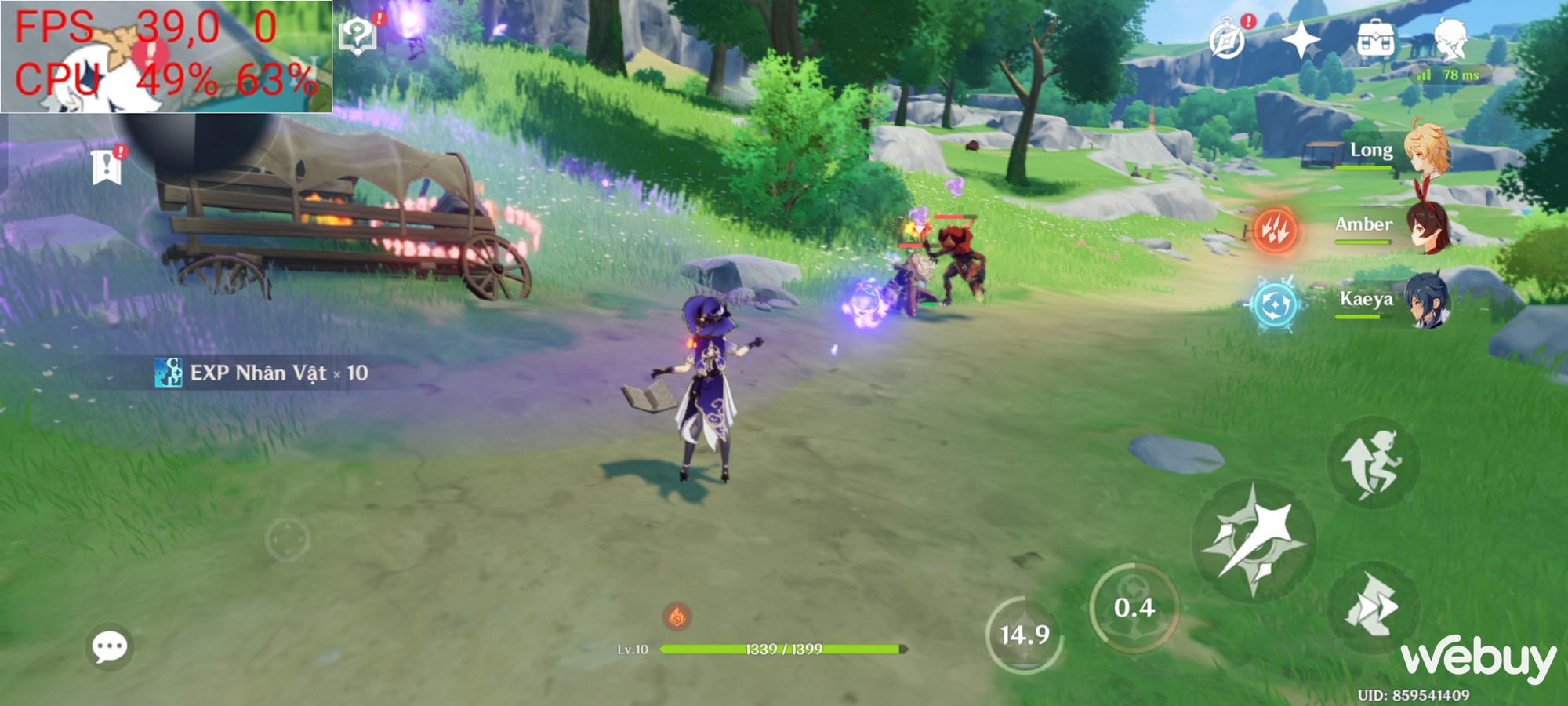Open the question mark tutorial book

coord(358,35)
